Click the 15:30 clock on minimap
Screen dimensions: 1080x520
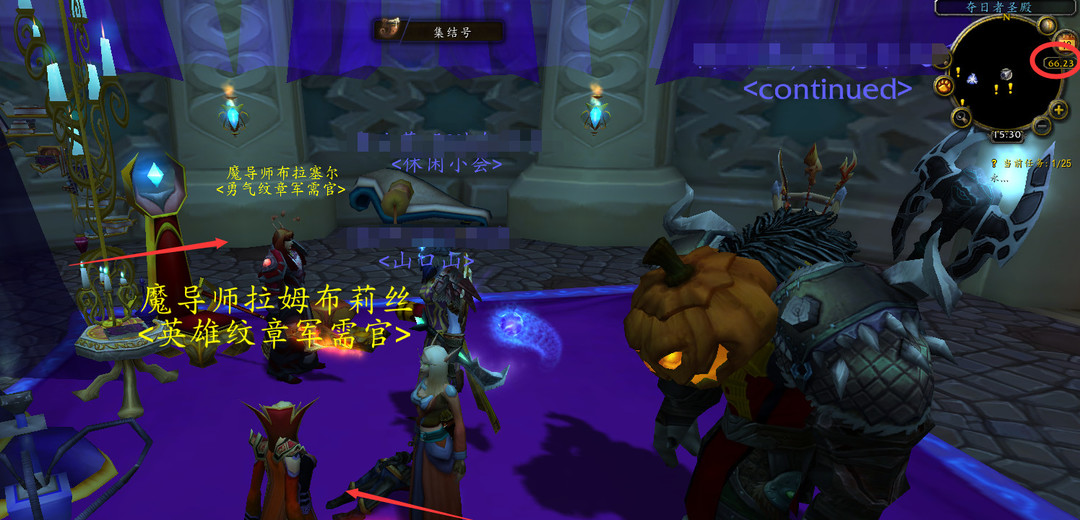click(x=1006, y=134)
